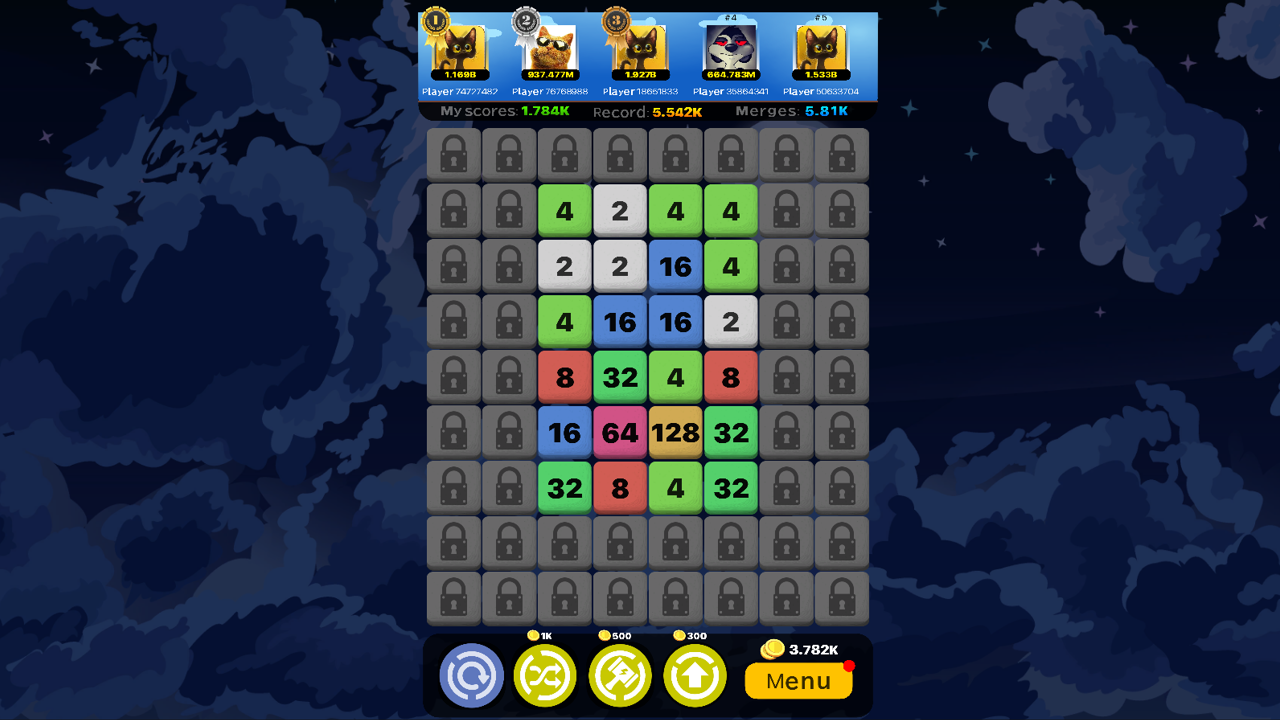The height and width of the screenshot is (720, 1280).
Task: Open the Menu button
Action: (798, 681)
